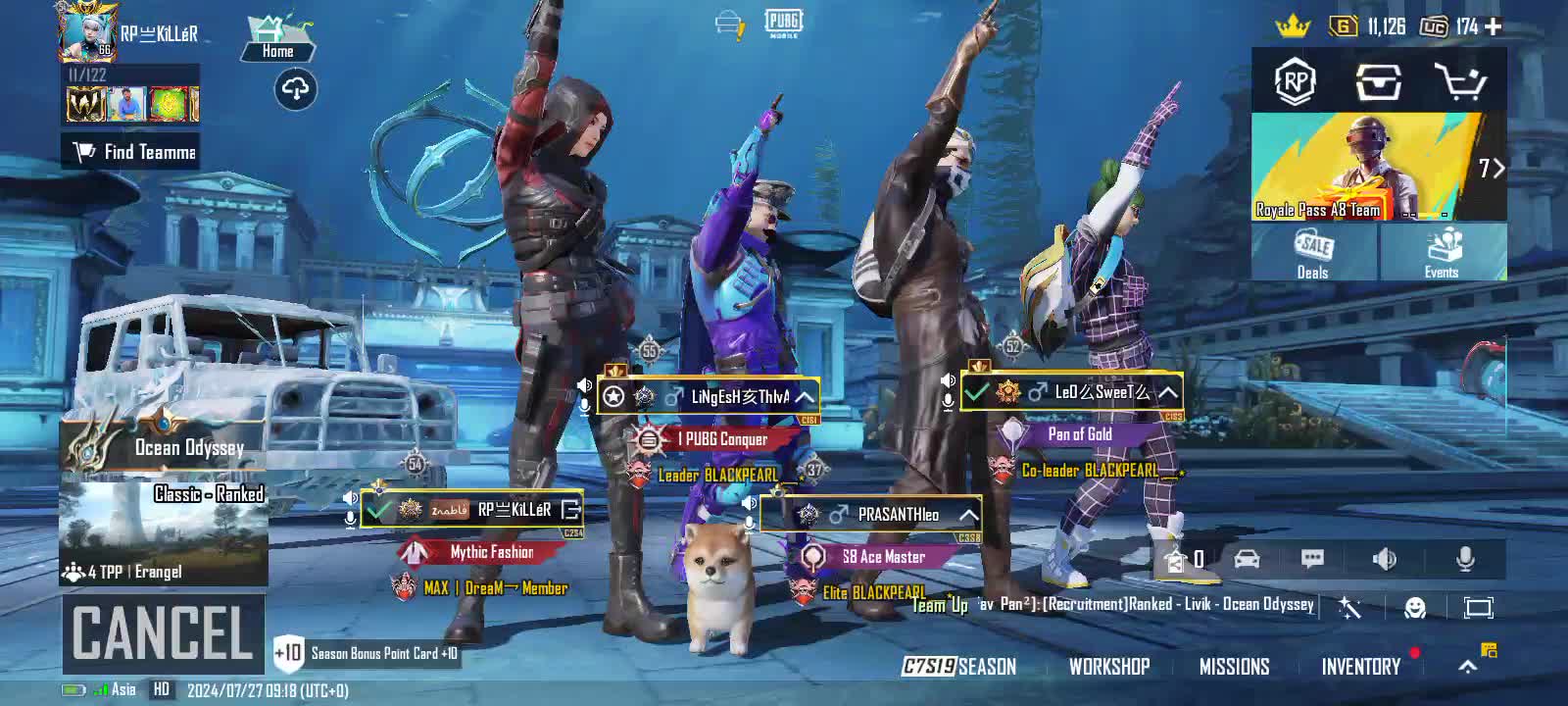The height and width of the screenshot is (706, 1568).
Task: Open the shop cart icon
Action: 1458,82
